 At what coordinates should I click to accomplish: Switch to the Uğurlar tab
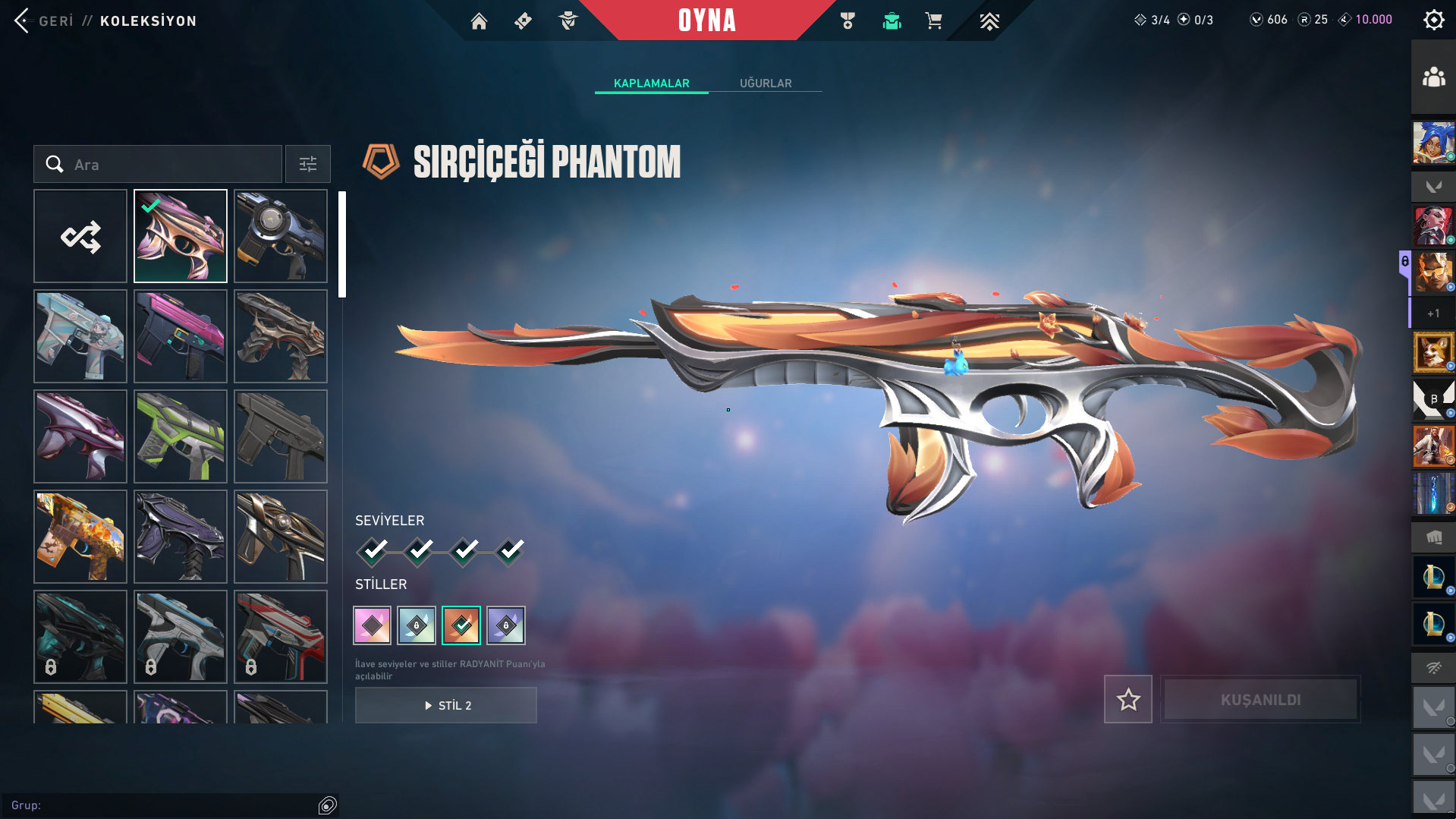tap(766, 83)
